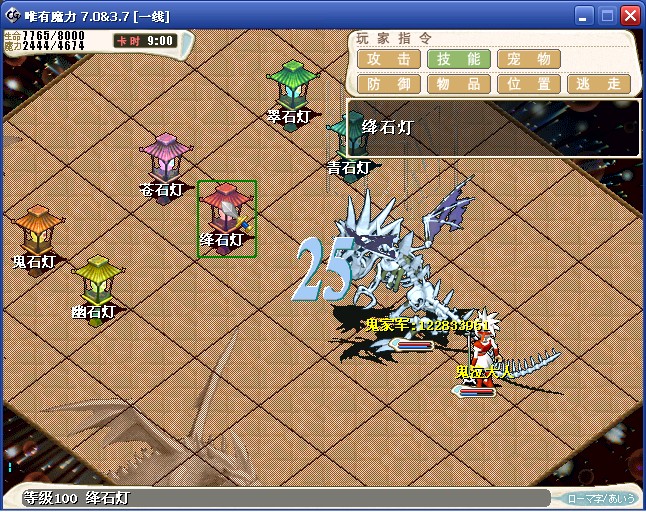Target the 鬼石灯 orange lantern enemy
Viewport: 646px width, 512px height.
tap(38, 231)
